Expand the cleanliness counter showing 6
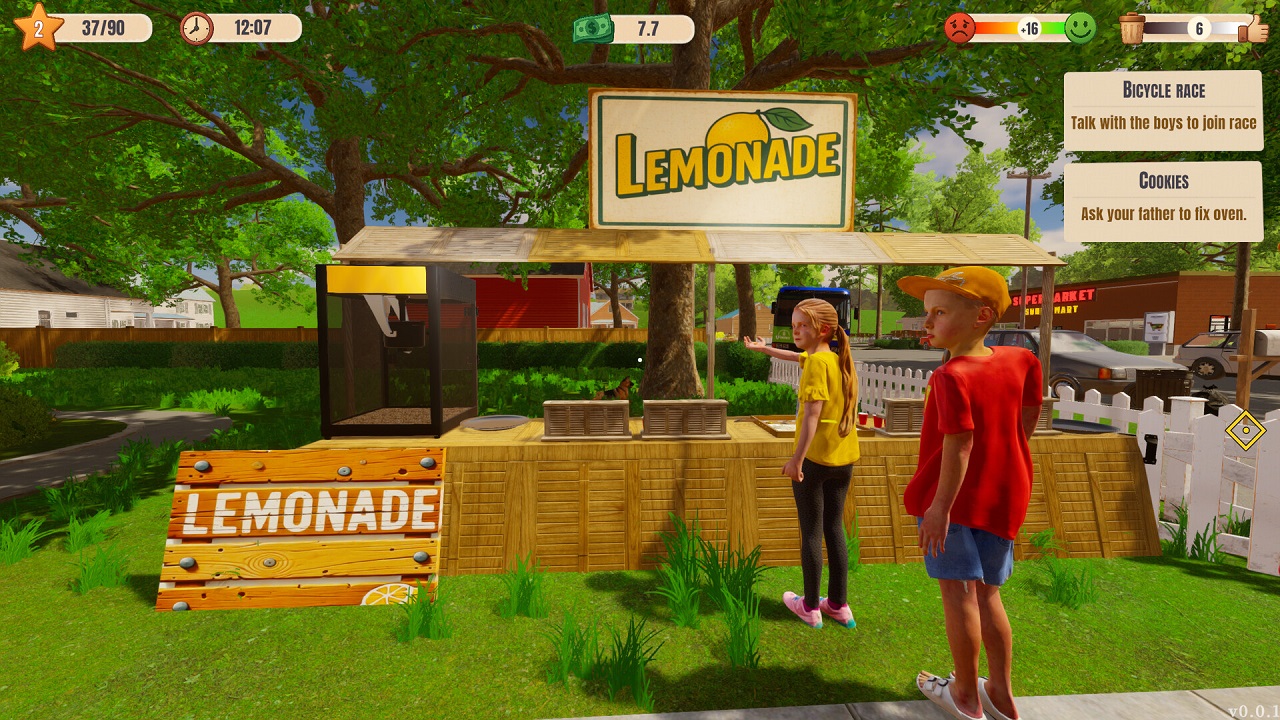The height and width of the screenshot is (720, 1280). [x=1197, y=29]
